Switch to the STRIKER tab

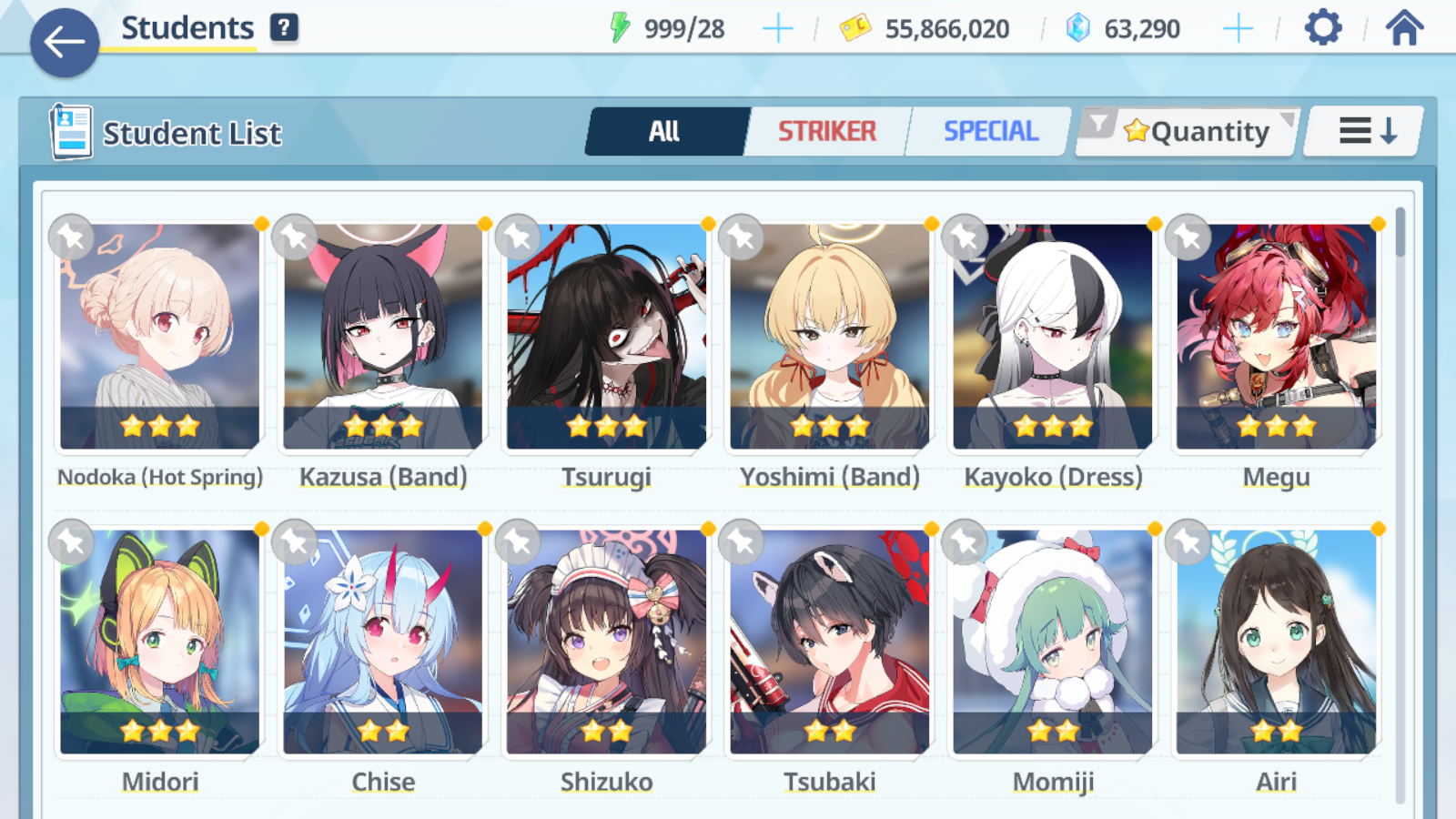click(827, 130)
